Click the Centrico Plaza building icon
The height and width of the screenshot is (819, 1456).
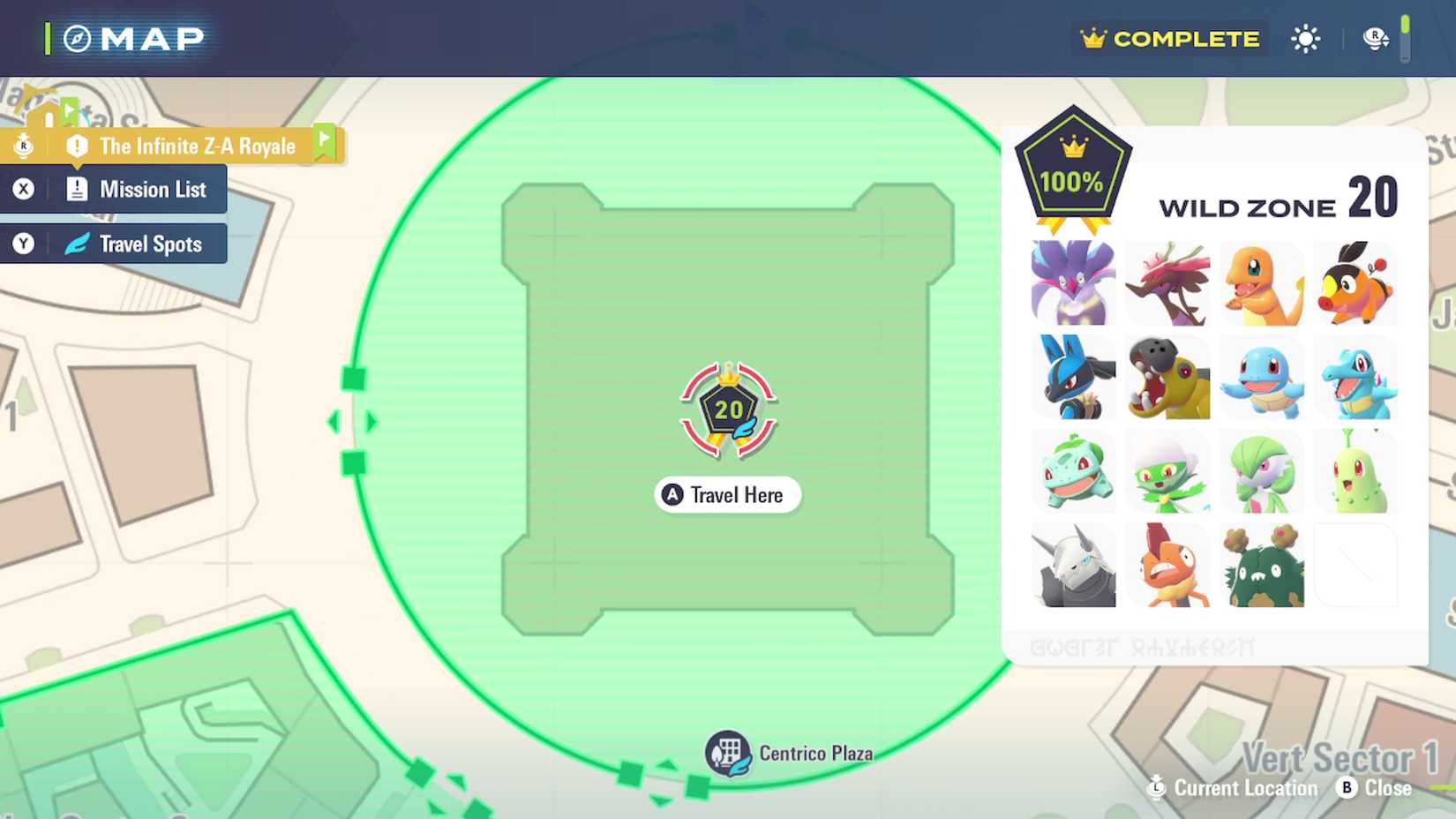pyautogui.click(x=727, y=753)
